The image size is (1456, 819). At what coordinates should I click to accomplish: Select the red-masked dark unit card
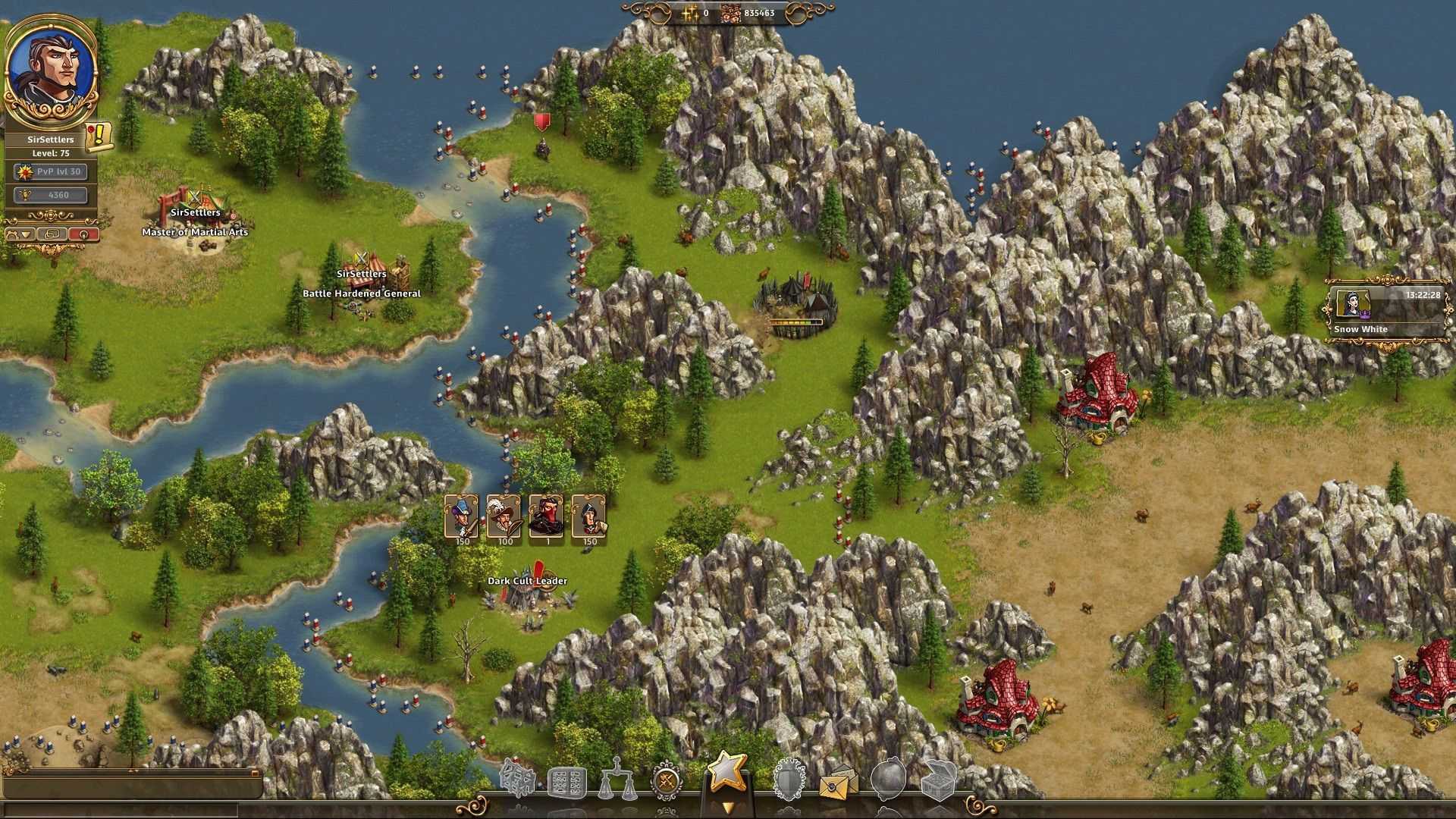pyautogui.click(x=547, y=518)
